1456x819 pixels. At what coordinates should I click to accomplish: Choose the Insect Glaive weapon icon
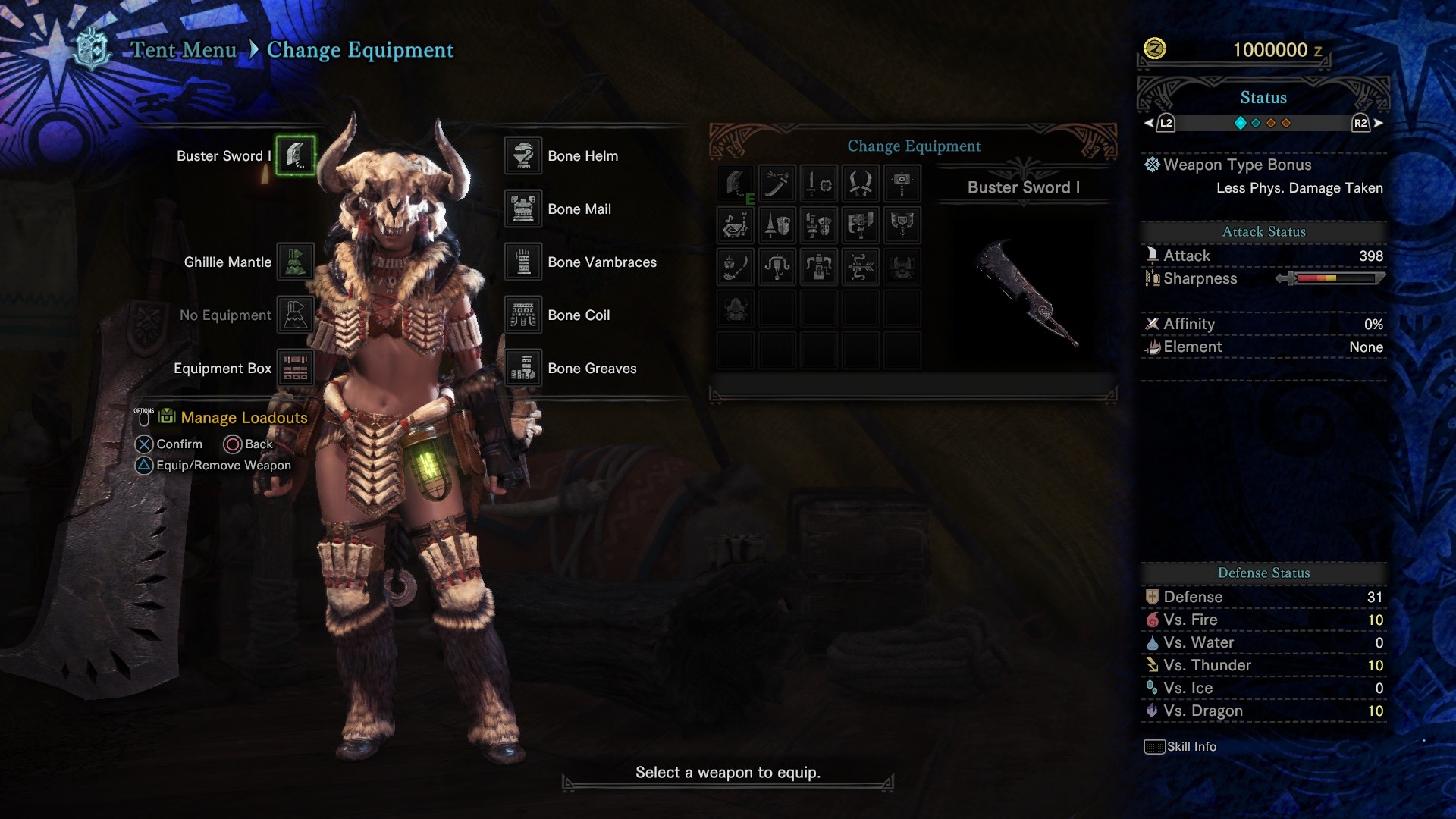(x=734, y=267)
